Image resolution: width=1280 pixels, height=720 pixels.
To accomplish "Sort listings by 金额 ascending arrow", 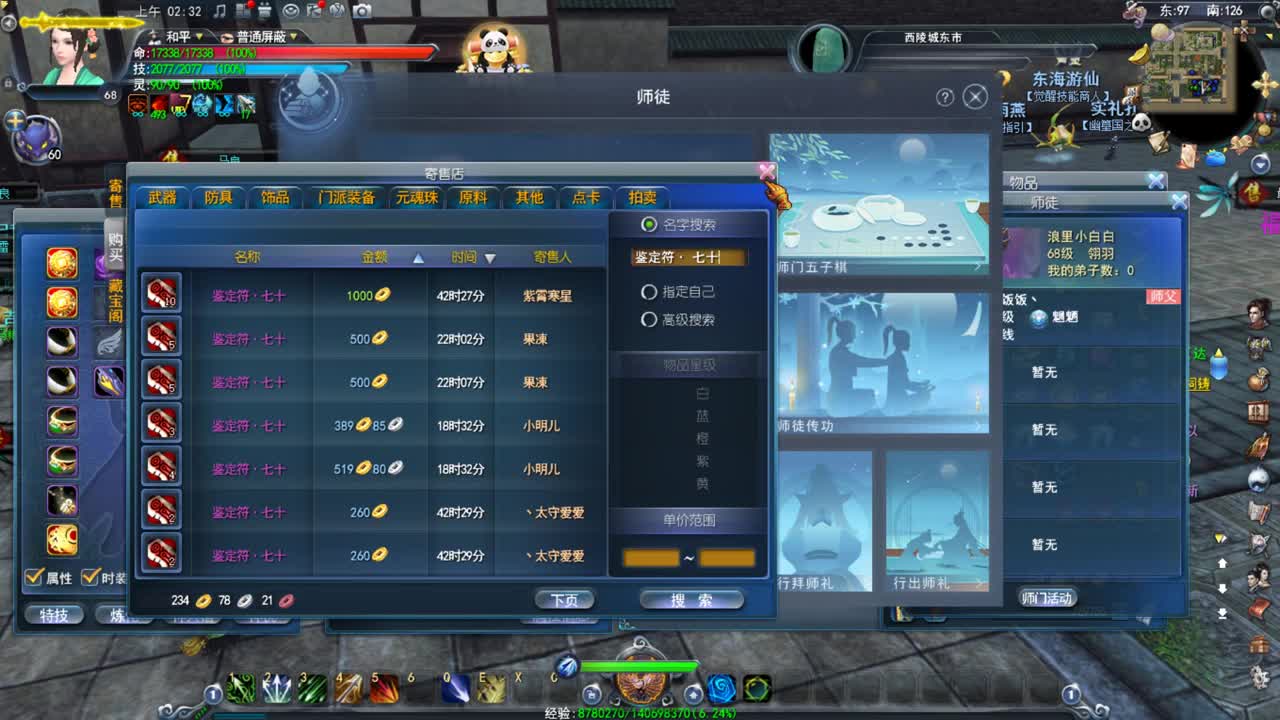I will [x=420, y=255].
